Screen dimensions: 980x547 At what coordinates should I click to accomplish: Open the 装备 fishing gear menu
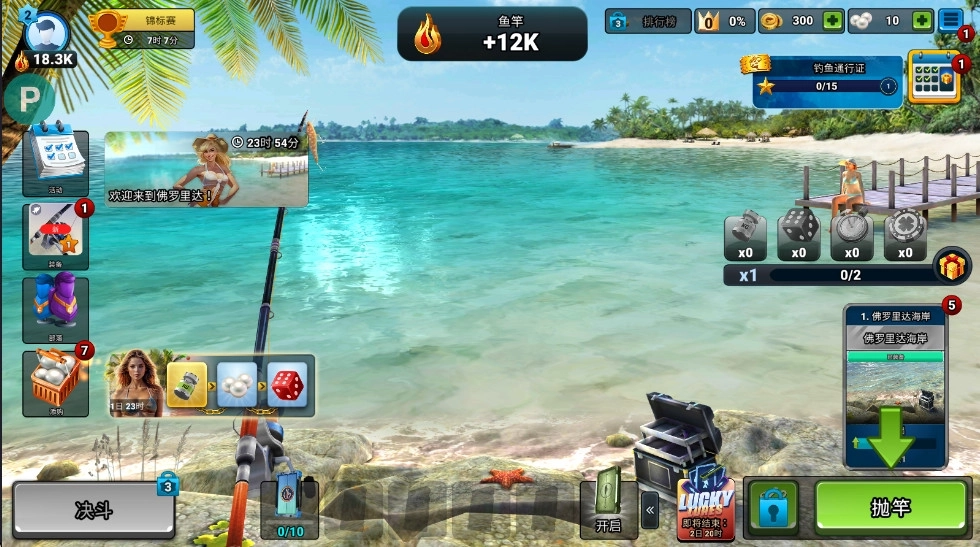[x=55, y=236]
